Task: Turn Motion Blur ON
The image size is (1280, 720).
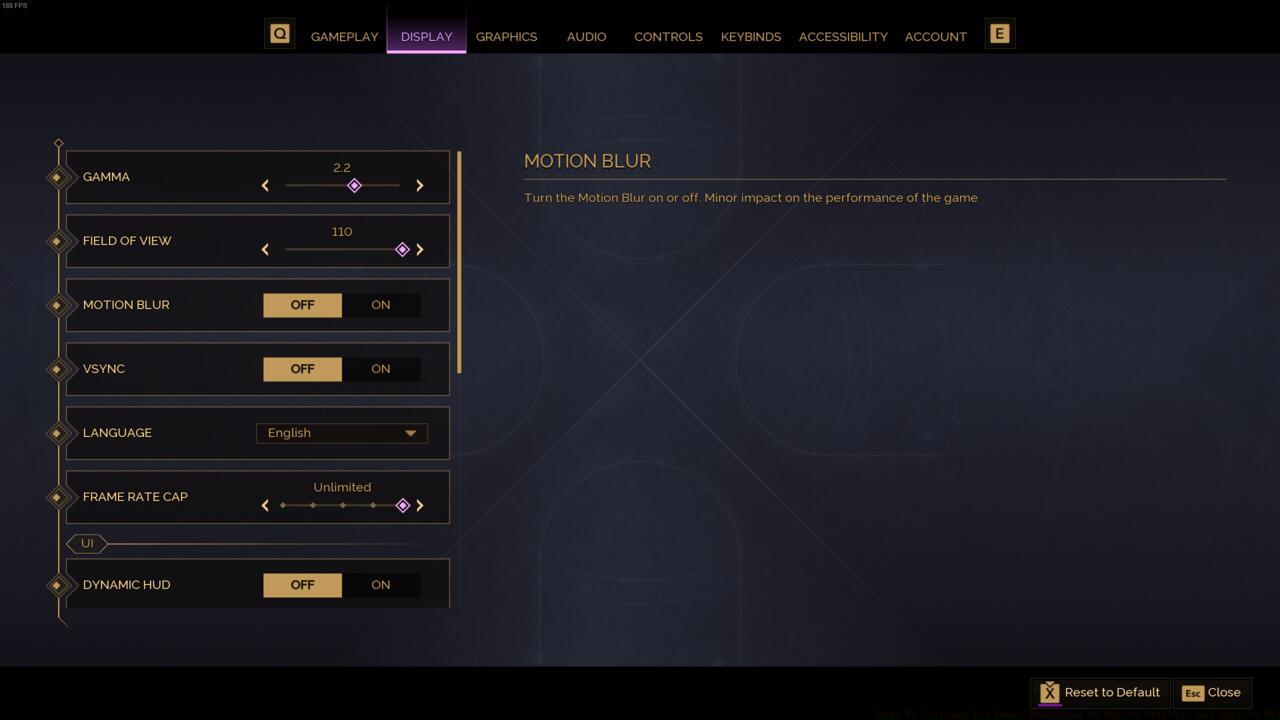Action: [380, 305]
